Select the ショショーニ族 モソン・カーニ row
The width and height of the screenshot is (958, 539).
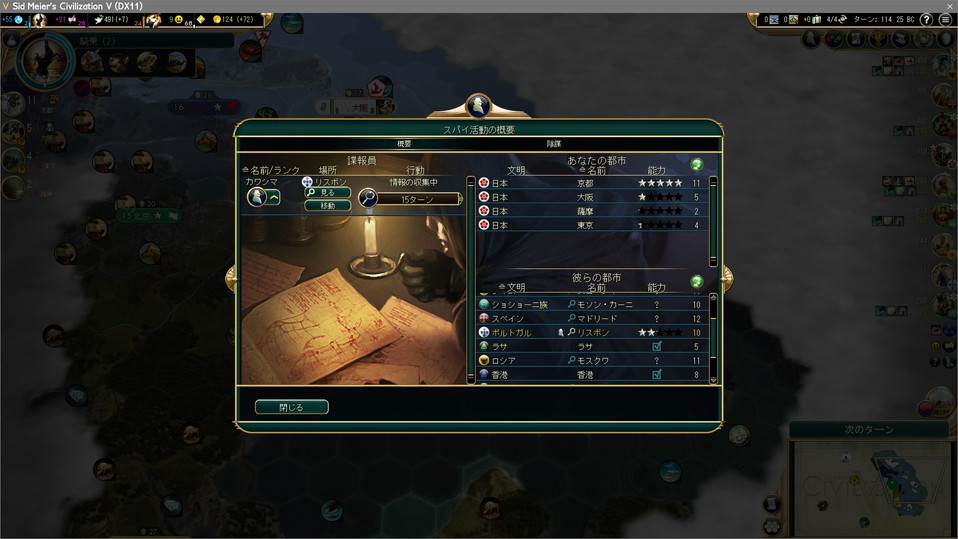click(590, 304)
